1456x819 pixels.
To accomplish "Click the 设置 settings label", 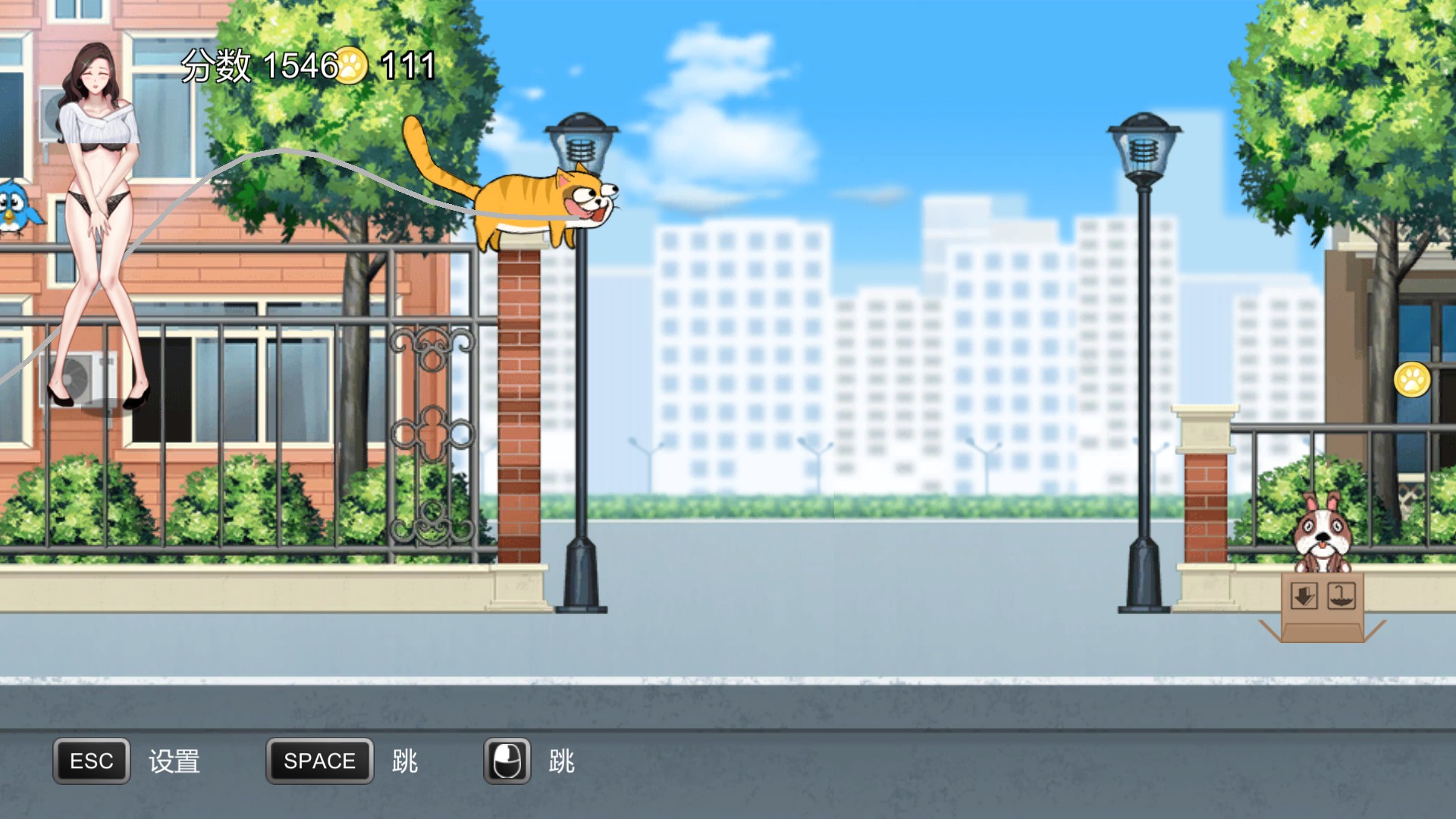I will point(176,761).
